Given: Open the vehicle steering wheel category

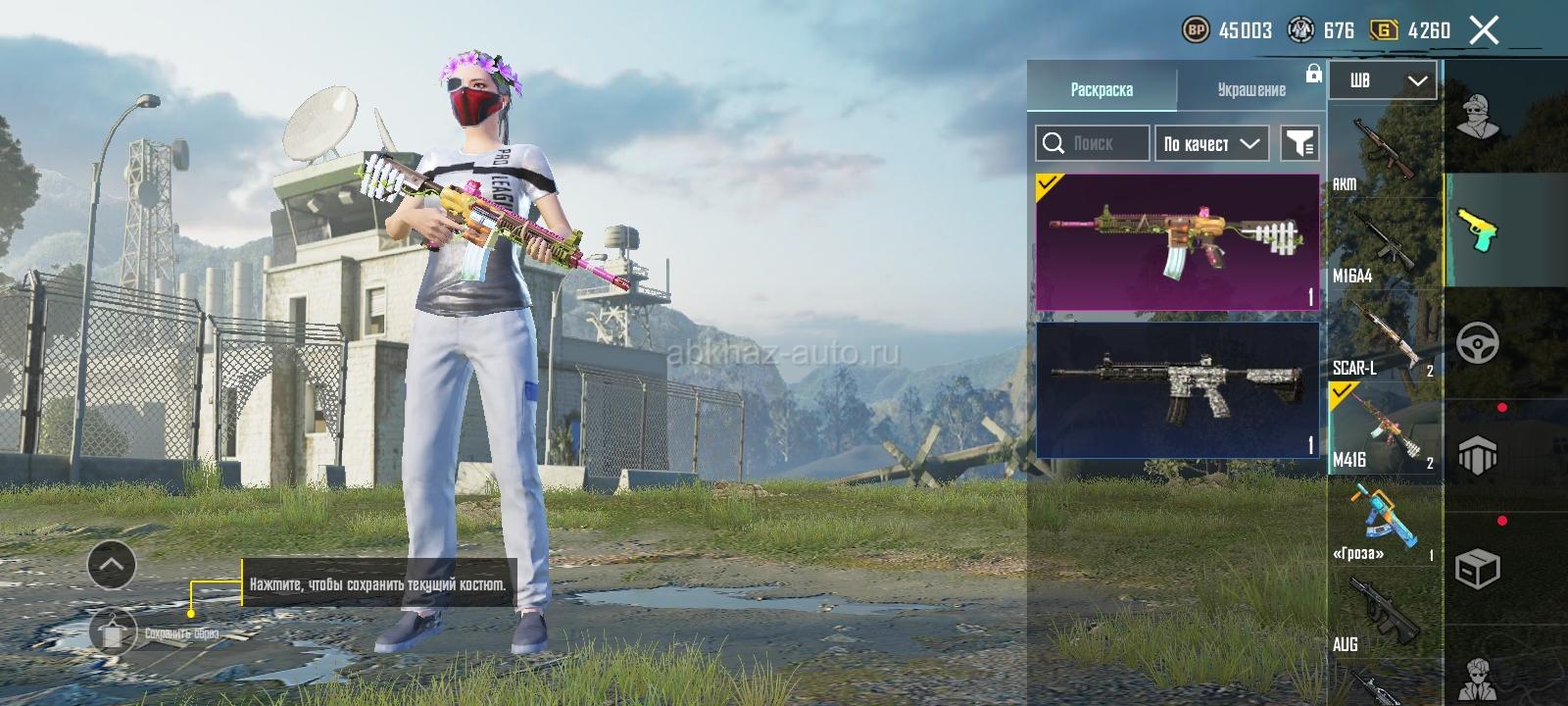Looking at the screenshot, I should [1477, 343].
